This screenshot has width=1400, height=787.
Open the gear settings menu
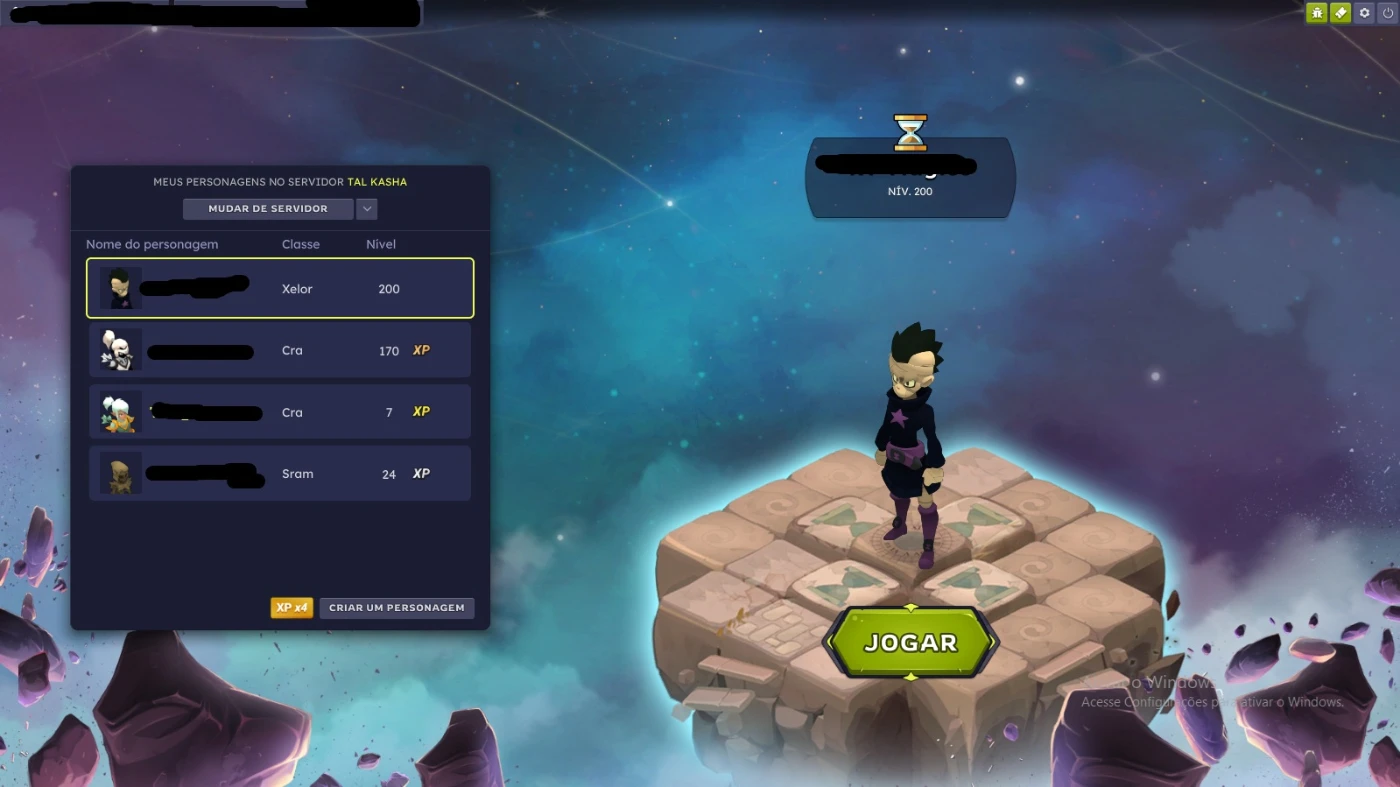1364,13
